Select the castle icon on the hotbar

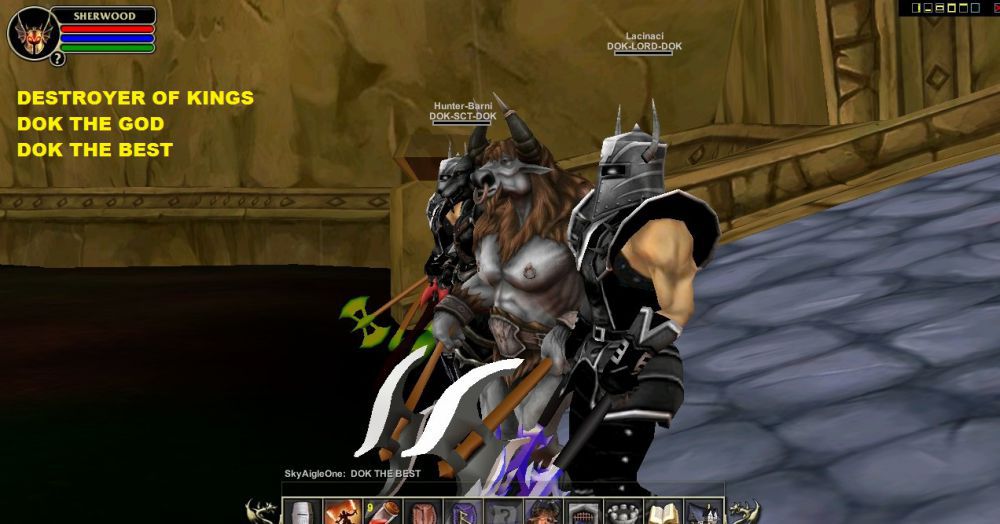click(701, 514)
